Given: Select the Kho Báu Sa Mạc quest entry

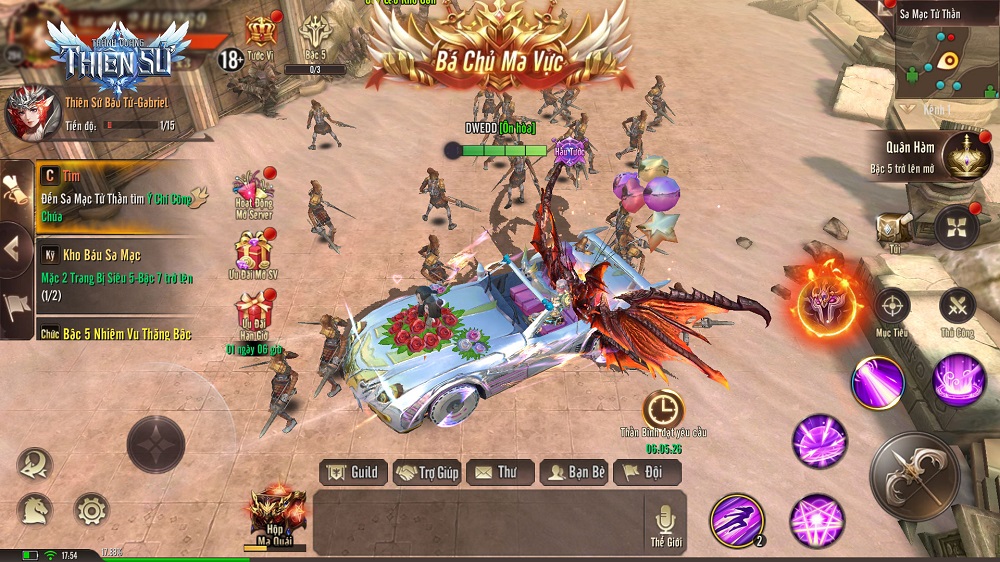Looking at the screenshot, I should 115,268.
